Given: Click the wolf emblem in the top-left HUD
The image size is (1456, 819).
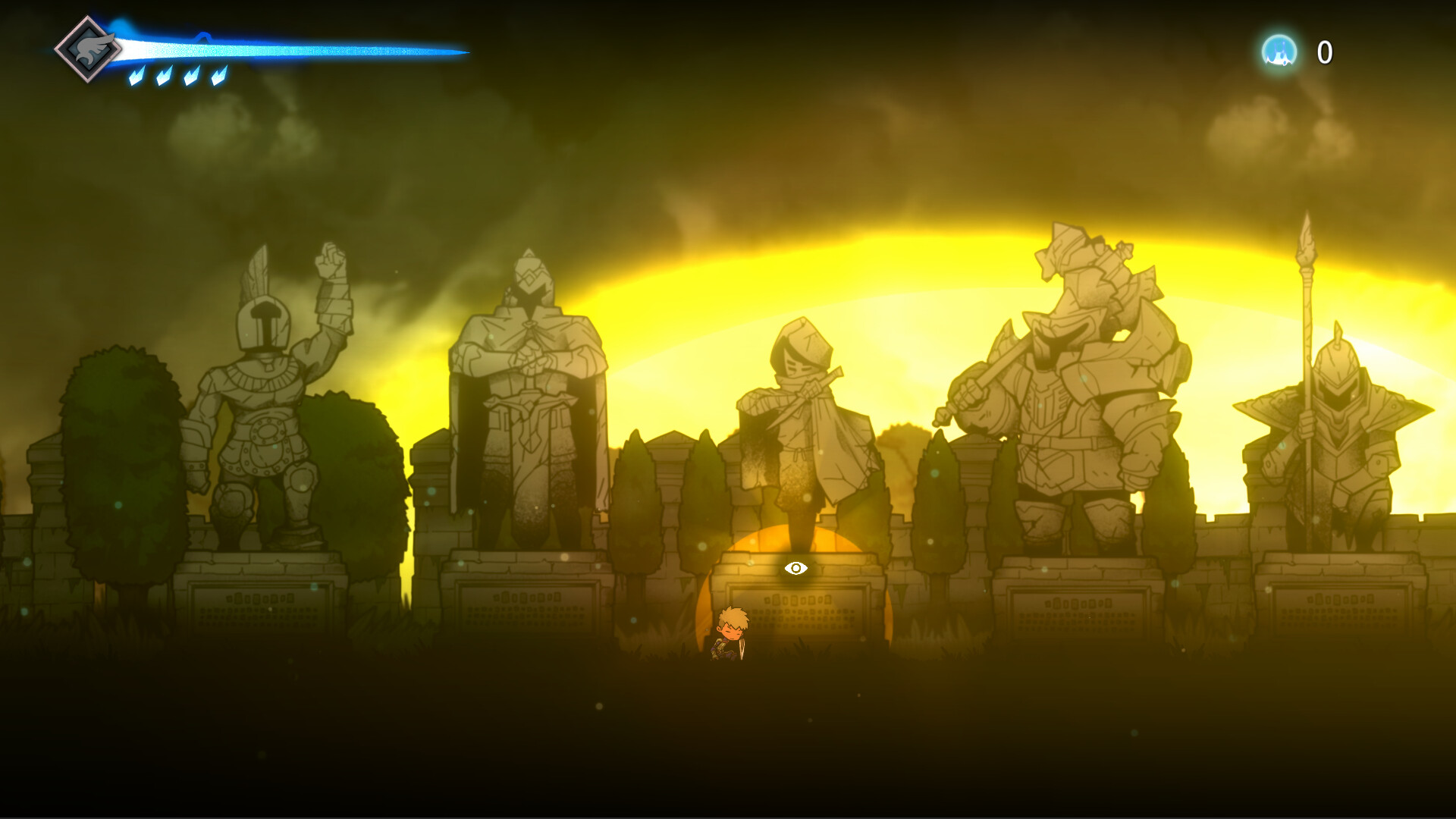Looking at the screenshot, I should [89, 48].
